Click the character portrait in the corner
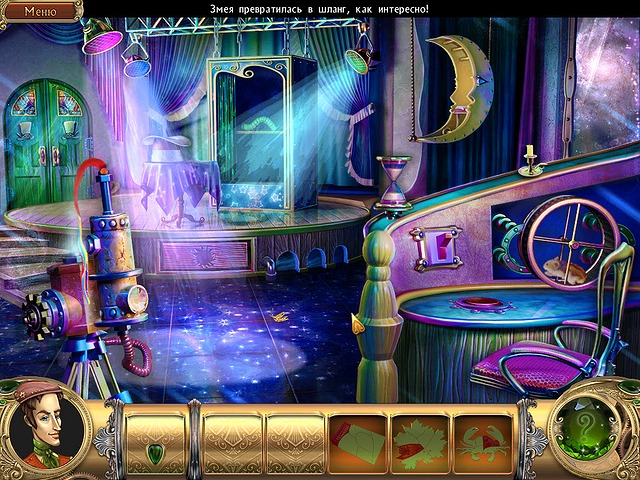The width and height of the screenshot is (640, 480). coord(45,431)
